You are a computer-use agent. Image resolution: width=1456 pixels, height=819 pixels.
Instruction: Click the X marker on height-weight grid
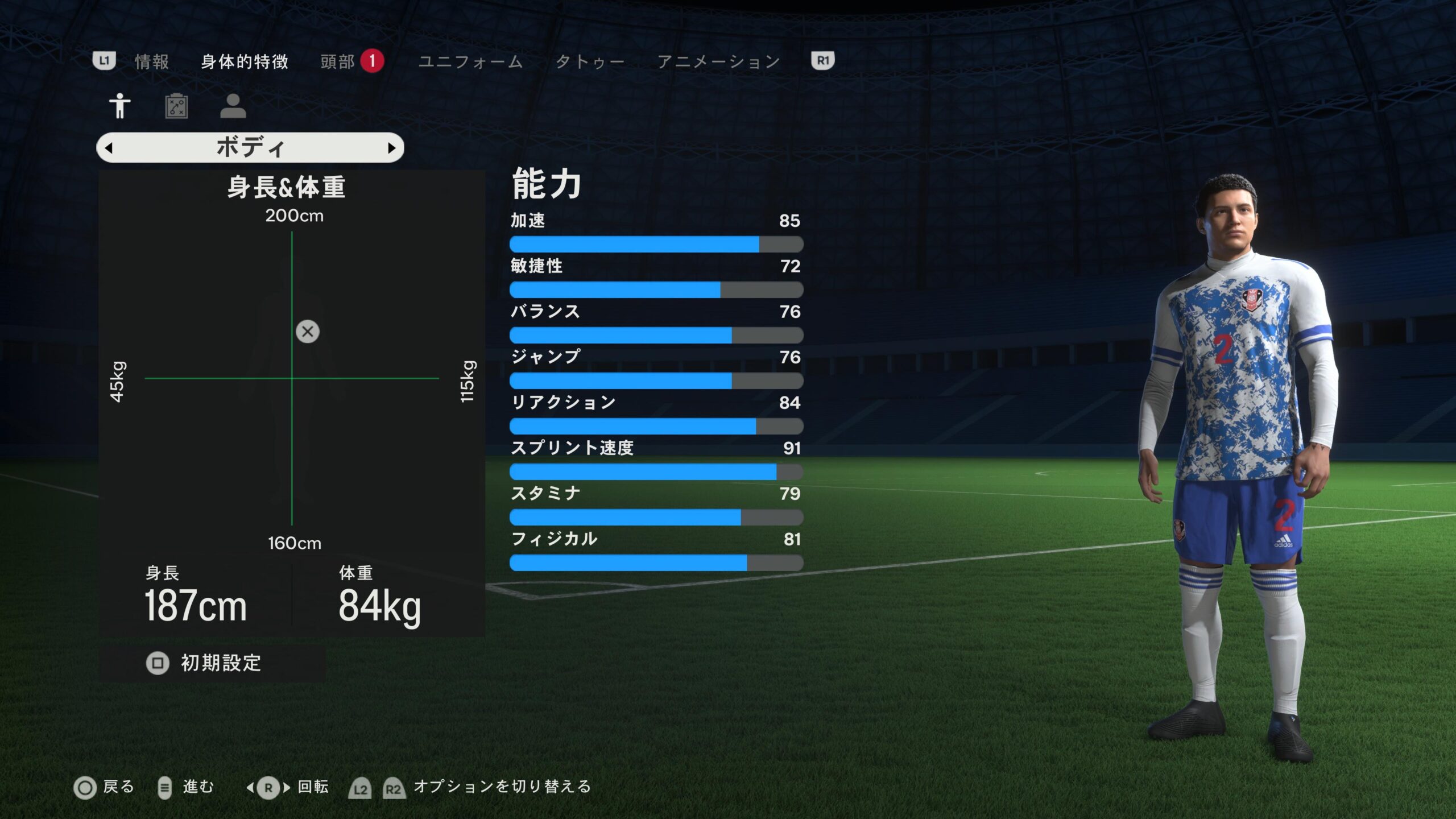click(308, 332)
